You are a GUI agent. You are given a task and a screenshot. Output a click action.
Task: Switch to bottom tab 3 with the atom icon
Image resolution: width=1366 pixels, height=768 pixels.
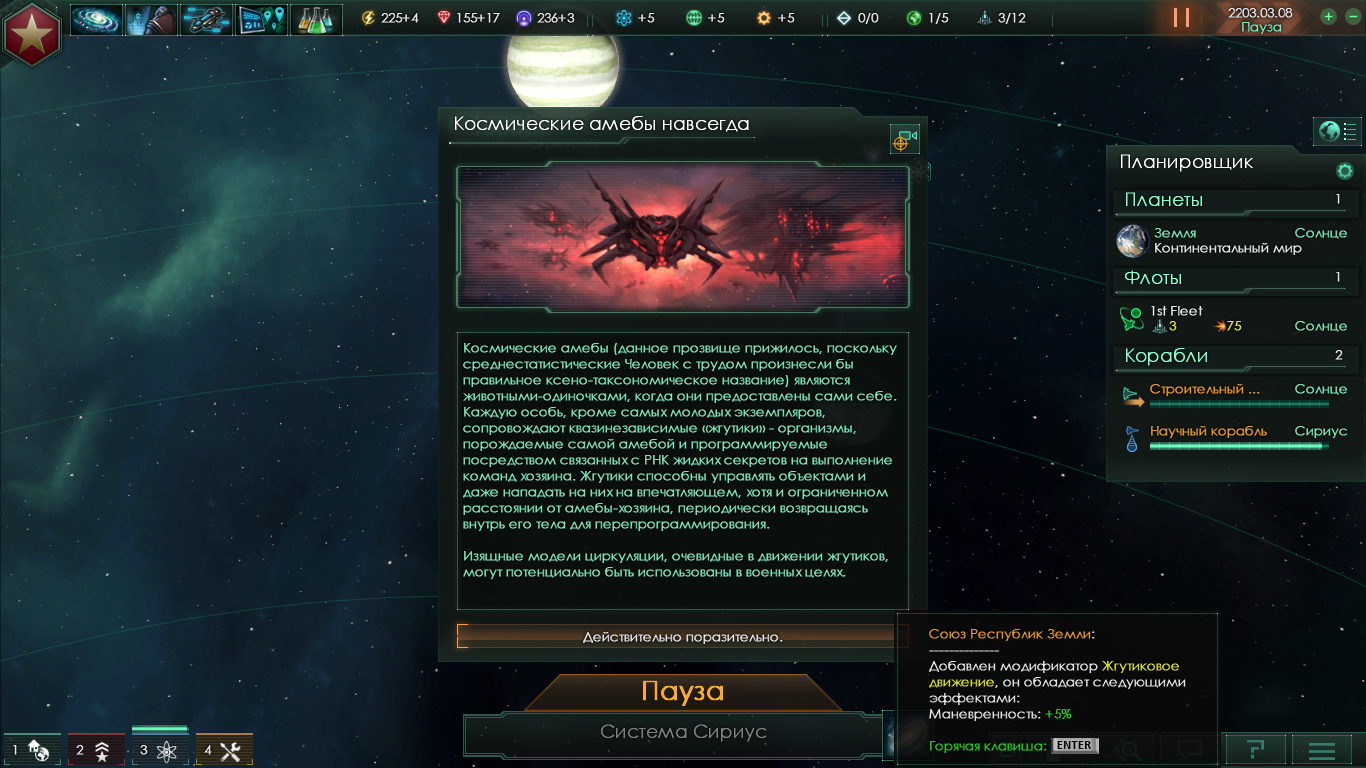pyautogui.click(x=160, y=749)
